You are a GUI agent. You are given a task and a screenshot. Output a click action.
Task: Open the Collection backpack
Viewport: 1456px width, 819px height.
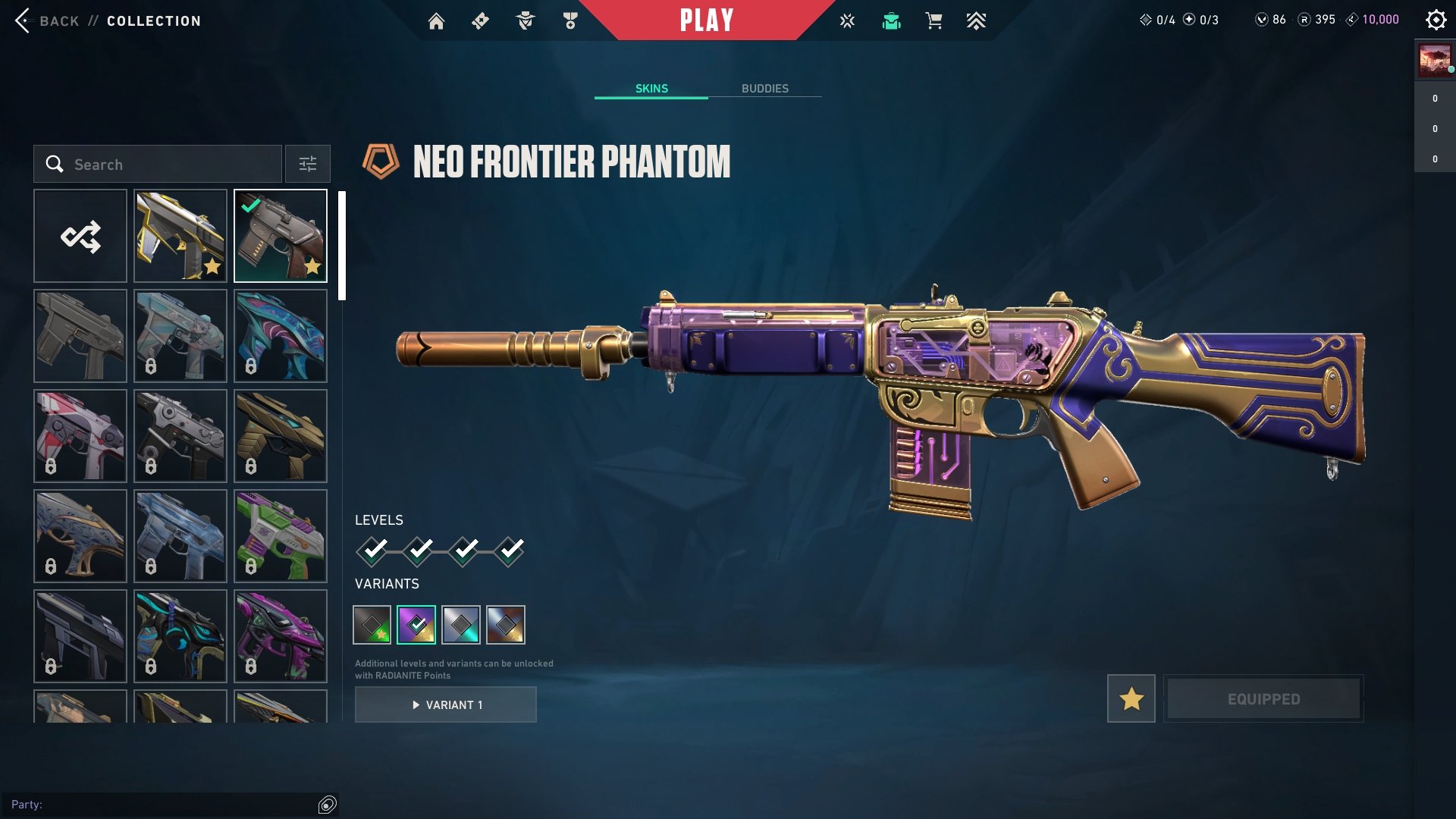pyautogui.click(x=892, y=20)
